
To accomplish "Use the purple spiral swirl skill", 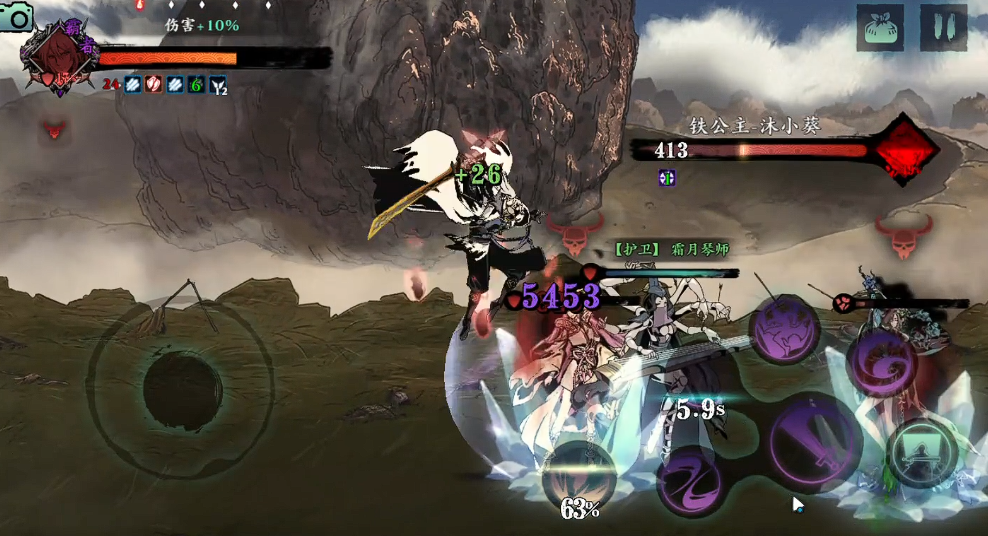I will 882,362.
